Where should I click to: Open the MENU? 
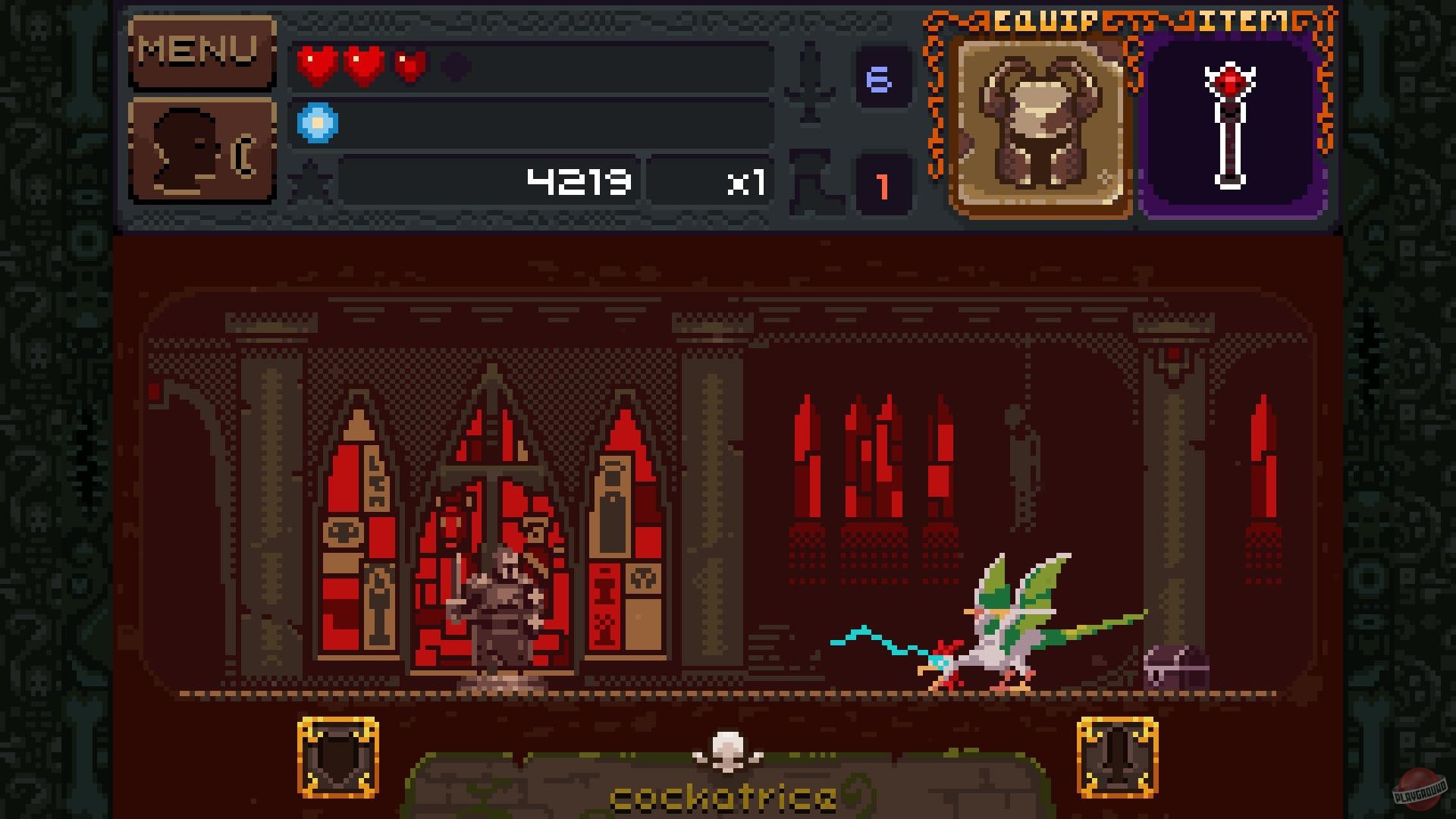click(201, 51)
